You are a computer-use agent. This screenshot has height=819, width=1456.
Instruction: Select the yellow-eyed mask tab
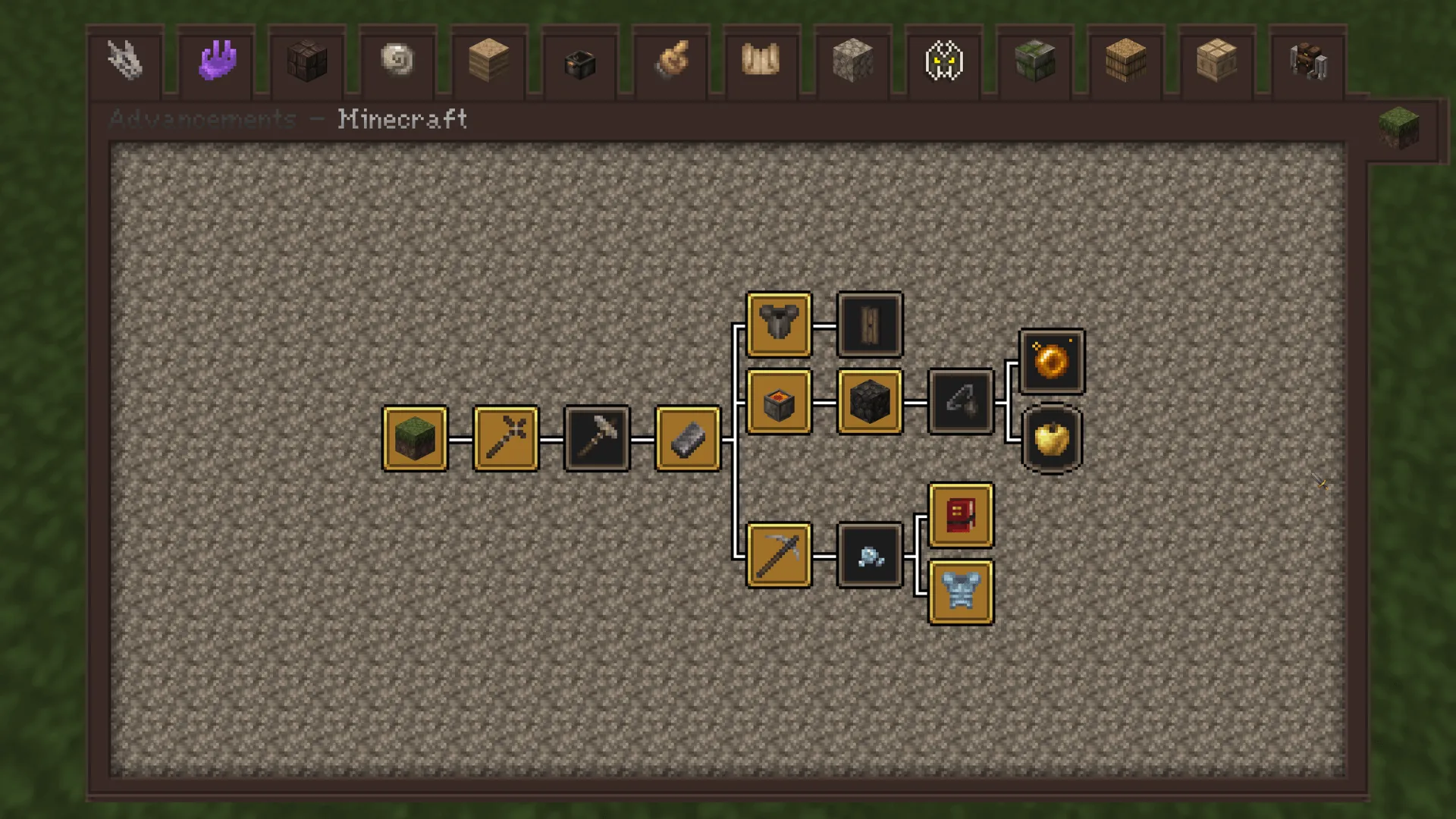coord(944,61)
